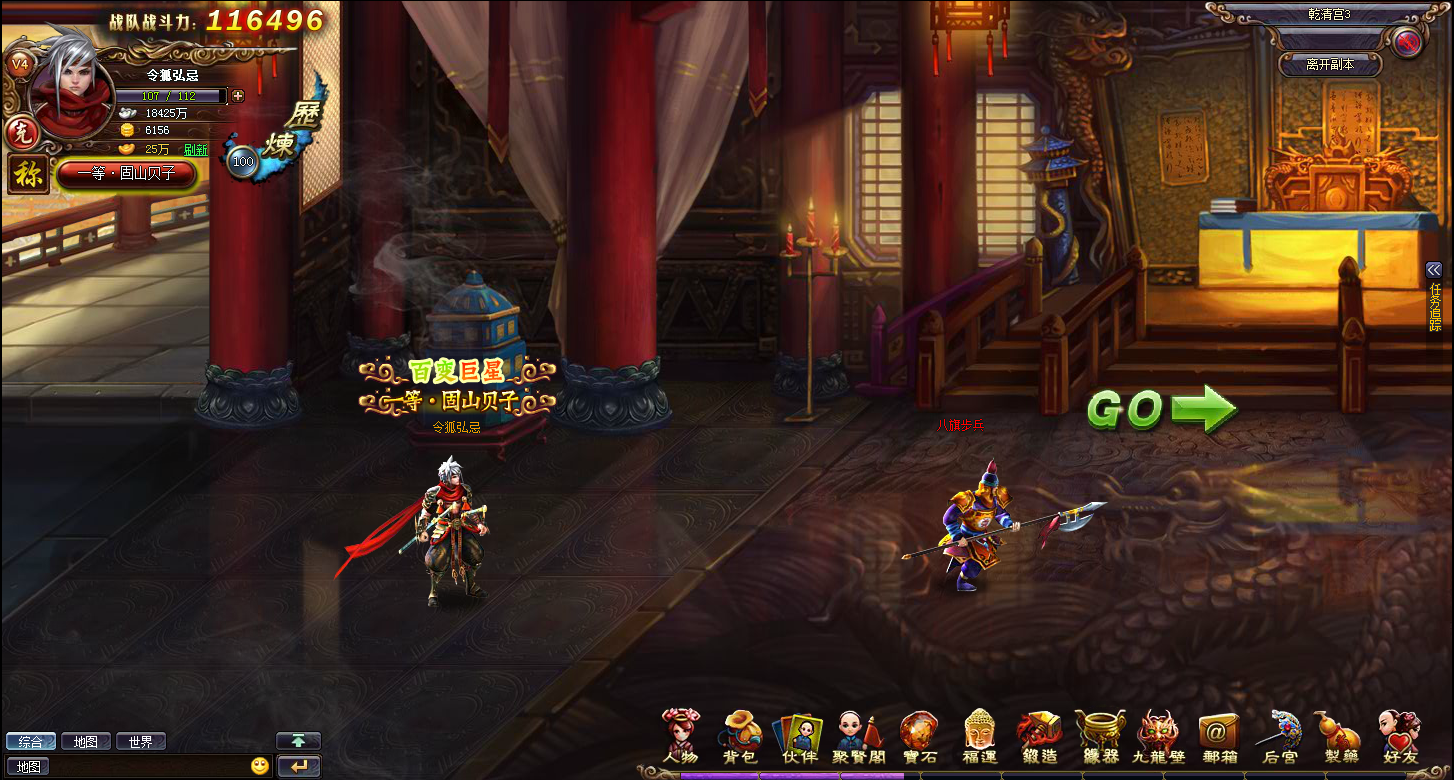Viewport: 1454px width, 780px height.
Task: Open the smiley emoji picker in chat
Action: point(260,766)
